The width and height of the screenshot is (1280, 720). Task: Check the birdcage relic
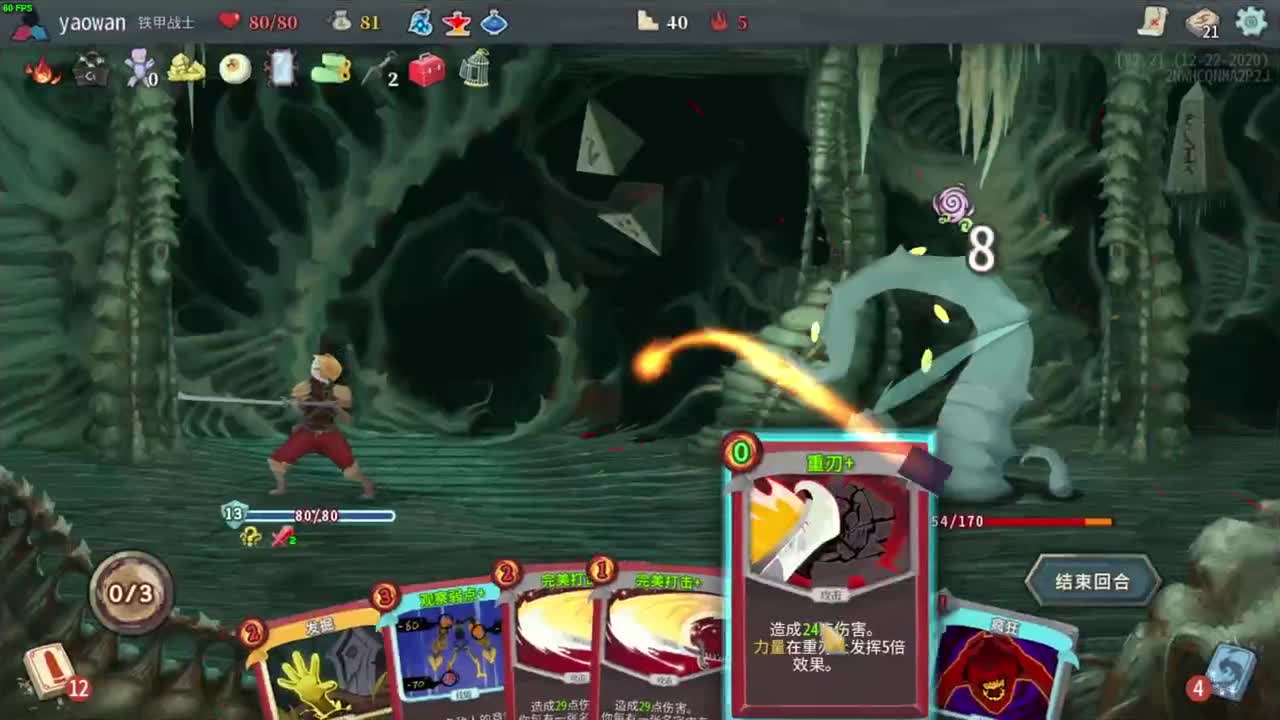tap(474, 70)
